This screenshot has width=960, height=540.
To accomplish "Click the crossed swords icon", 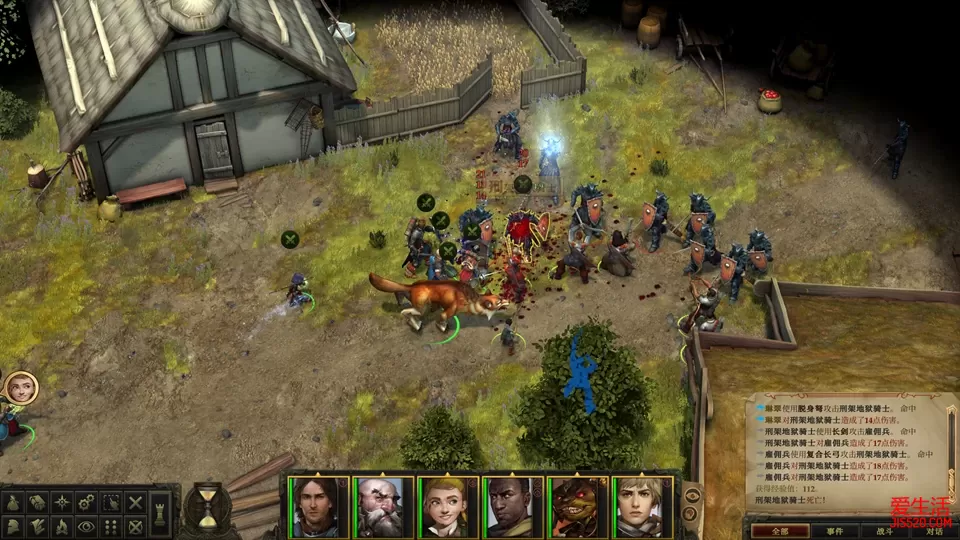I will [136, 502].
